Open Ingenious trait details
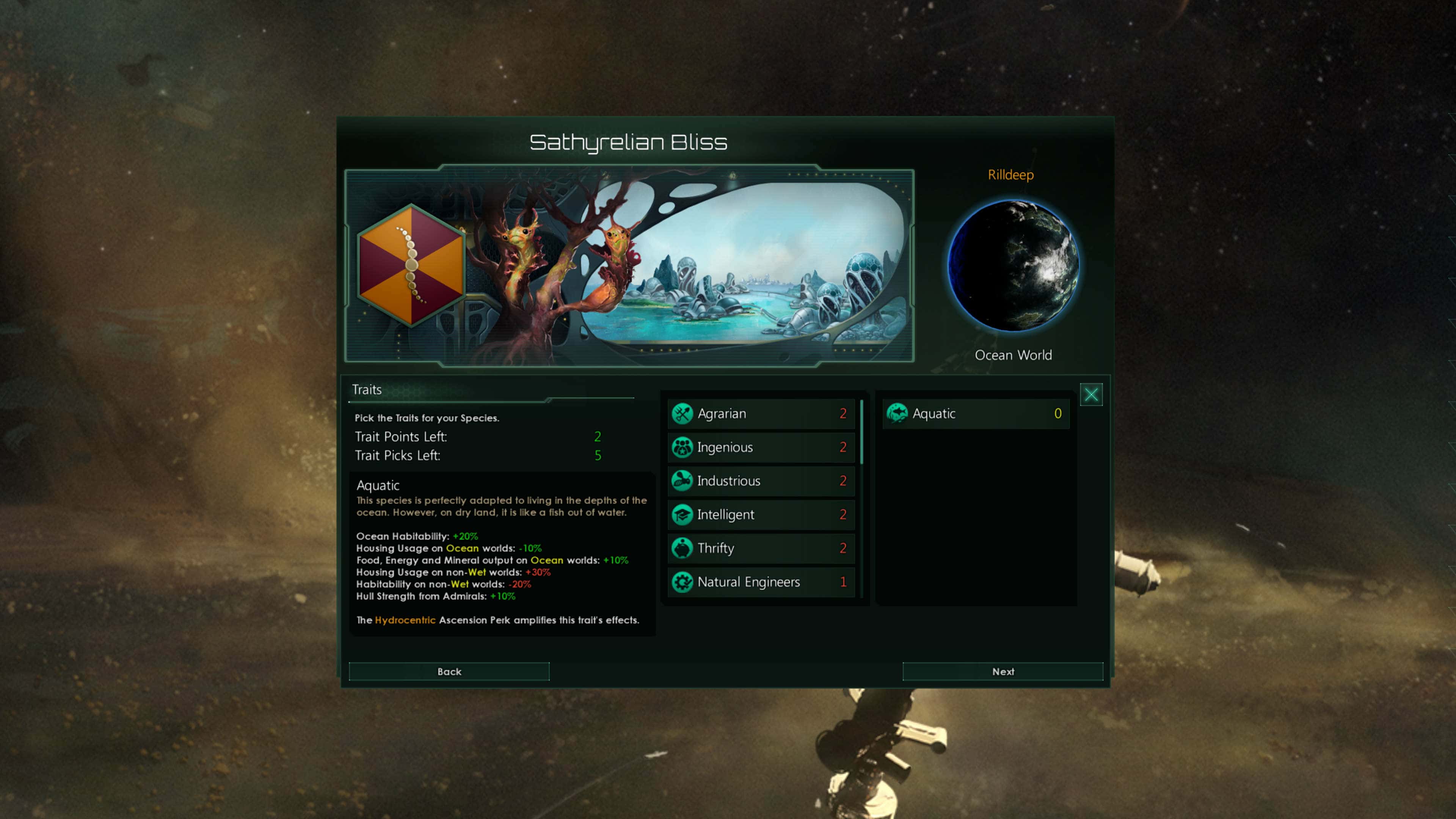 coord(760,447)
